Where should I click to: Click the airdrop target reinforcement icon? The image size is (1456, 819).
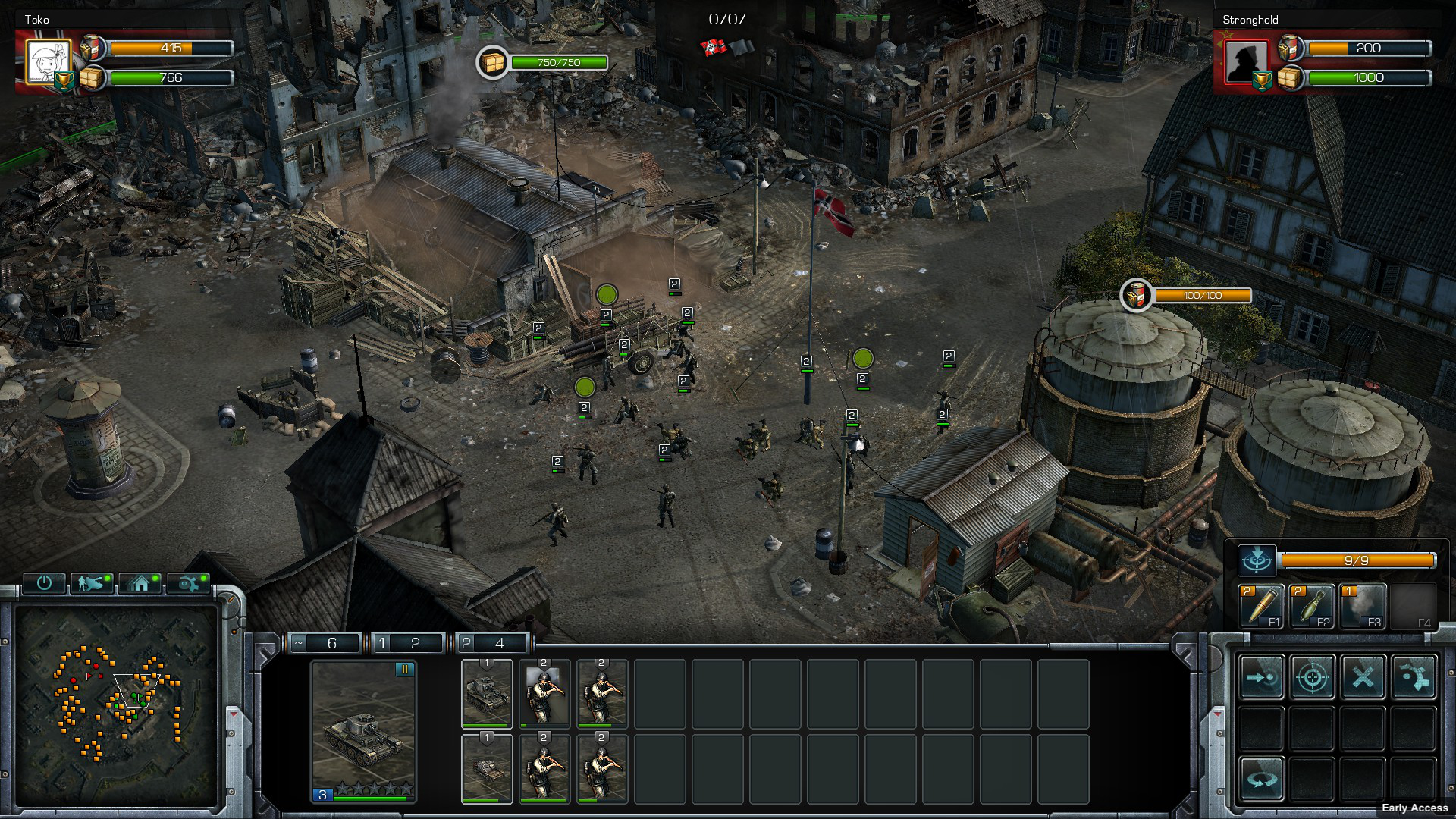[1257, 560]
